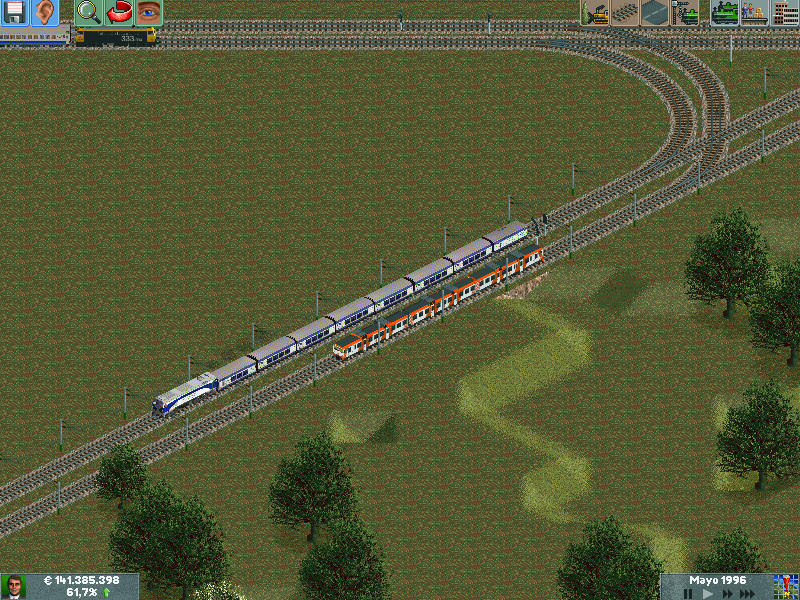Open the crane build vehicles window
The image size is (800, 600).
pos(685,13)
